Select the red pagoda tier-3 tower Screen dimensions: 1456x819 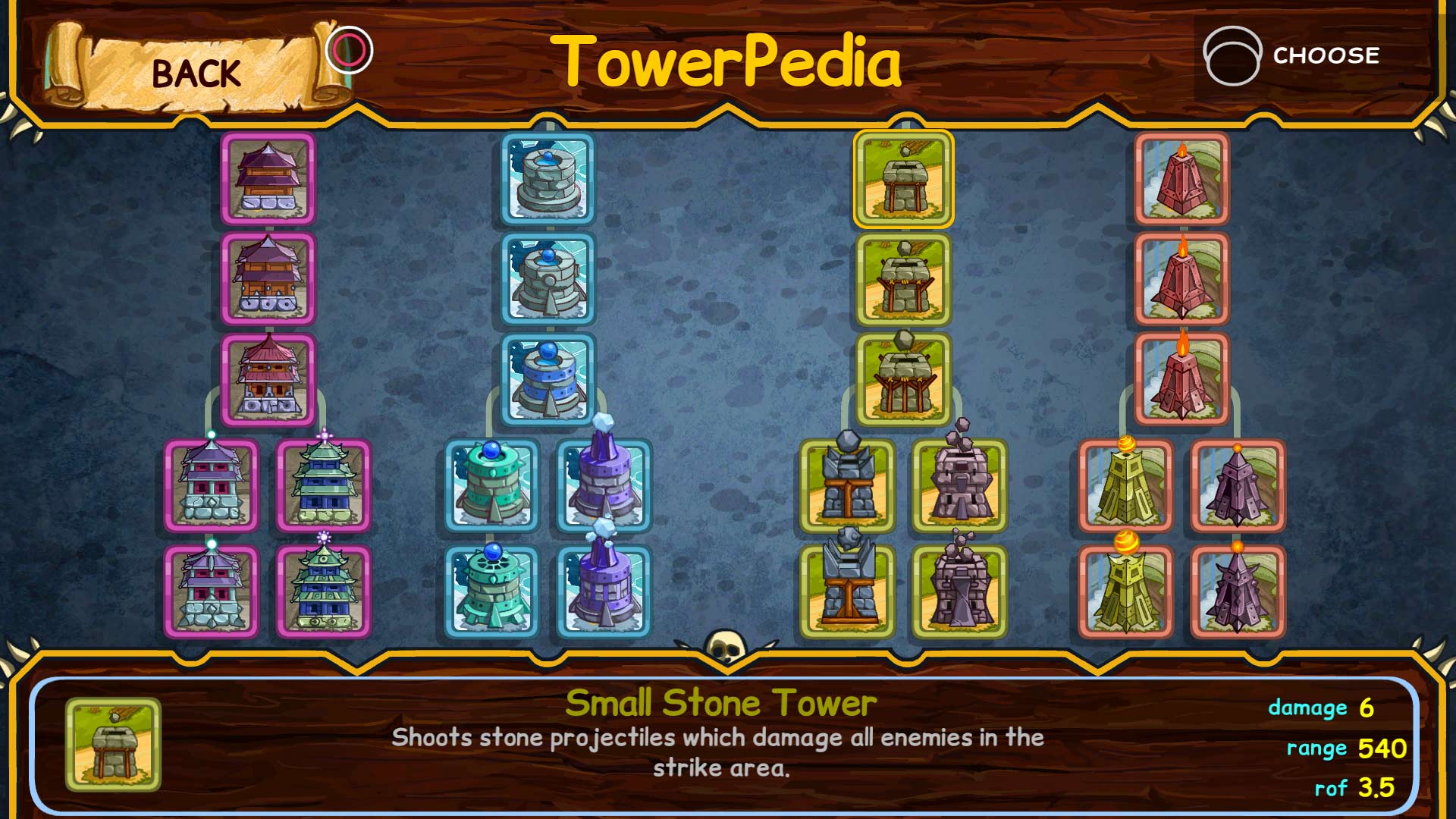pos(269,379)
